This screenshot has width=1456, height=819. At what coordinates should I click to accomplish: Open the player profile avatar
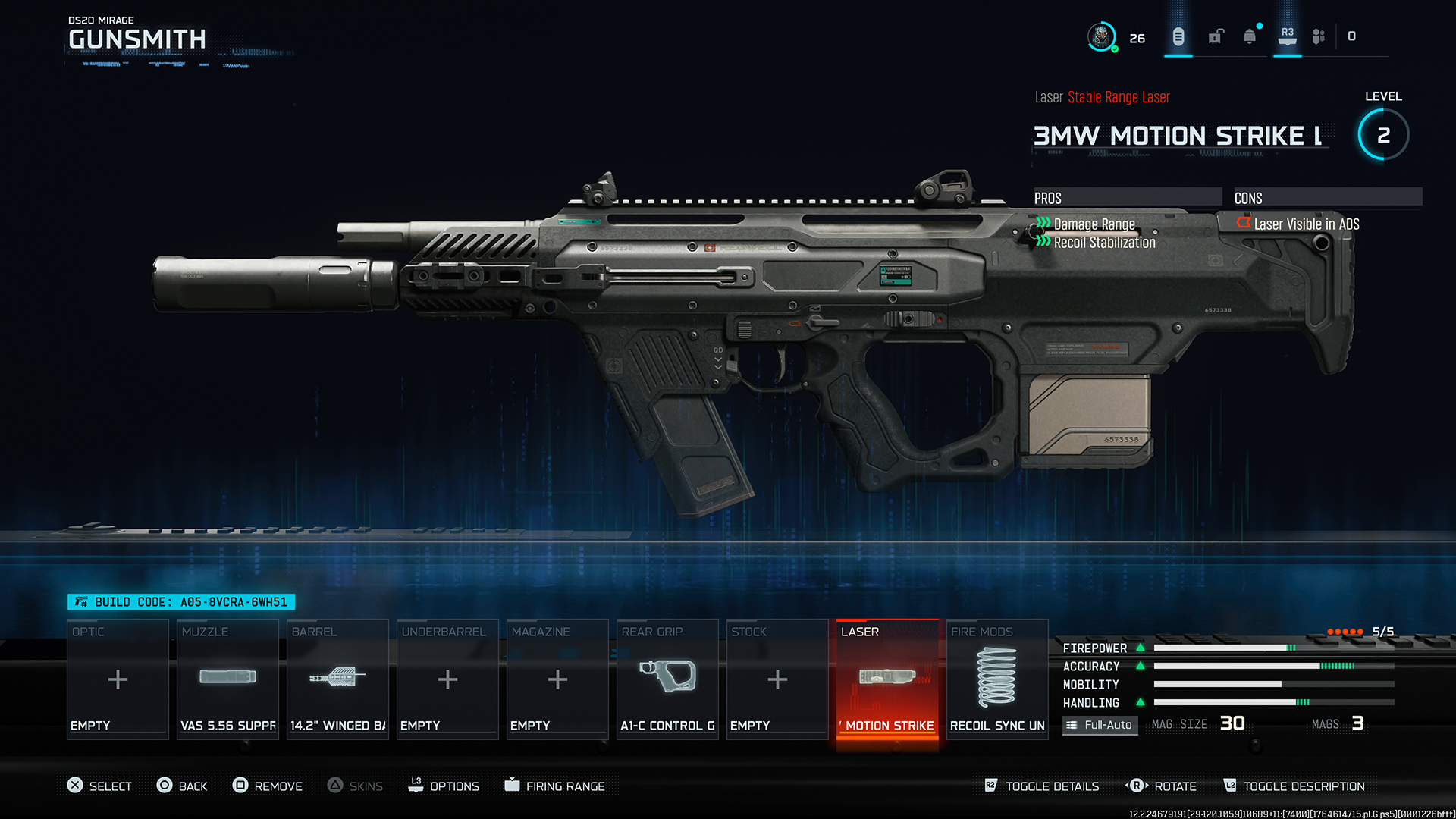click(x=1101, y=36)
